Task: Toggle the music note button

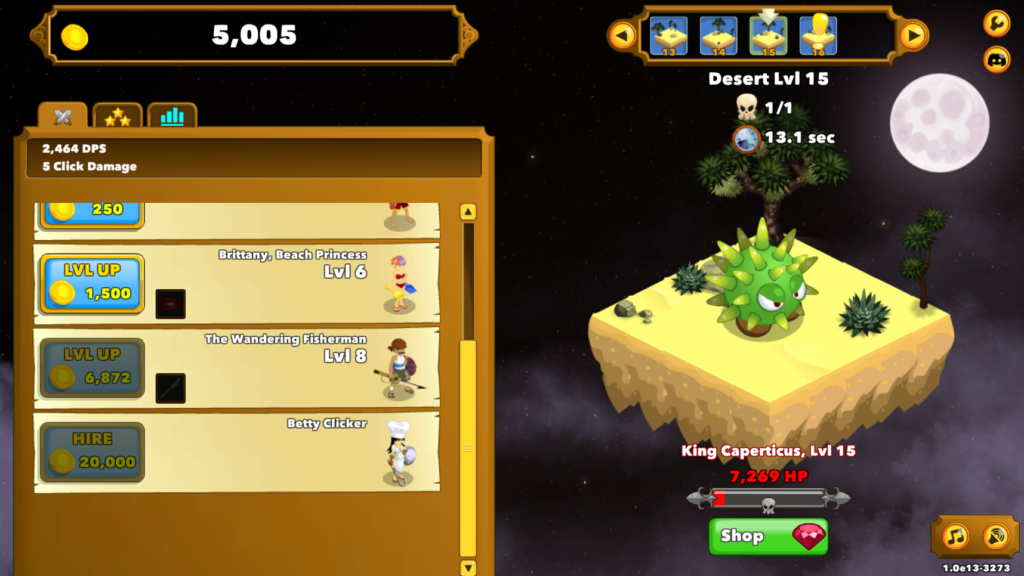Action: [x=956, y=537]
